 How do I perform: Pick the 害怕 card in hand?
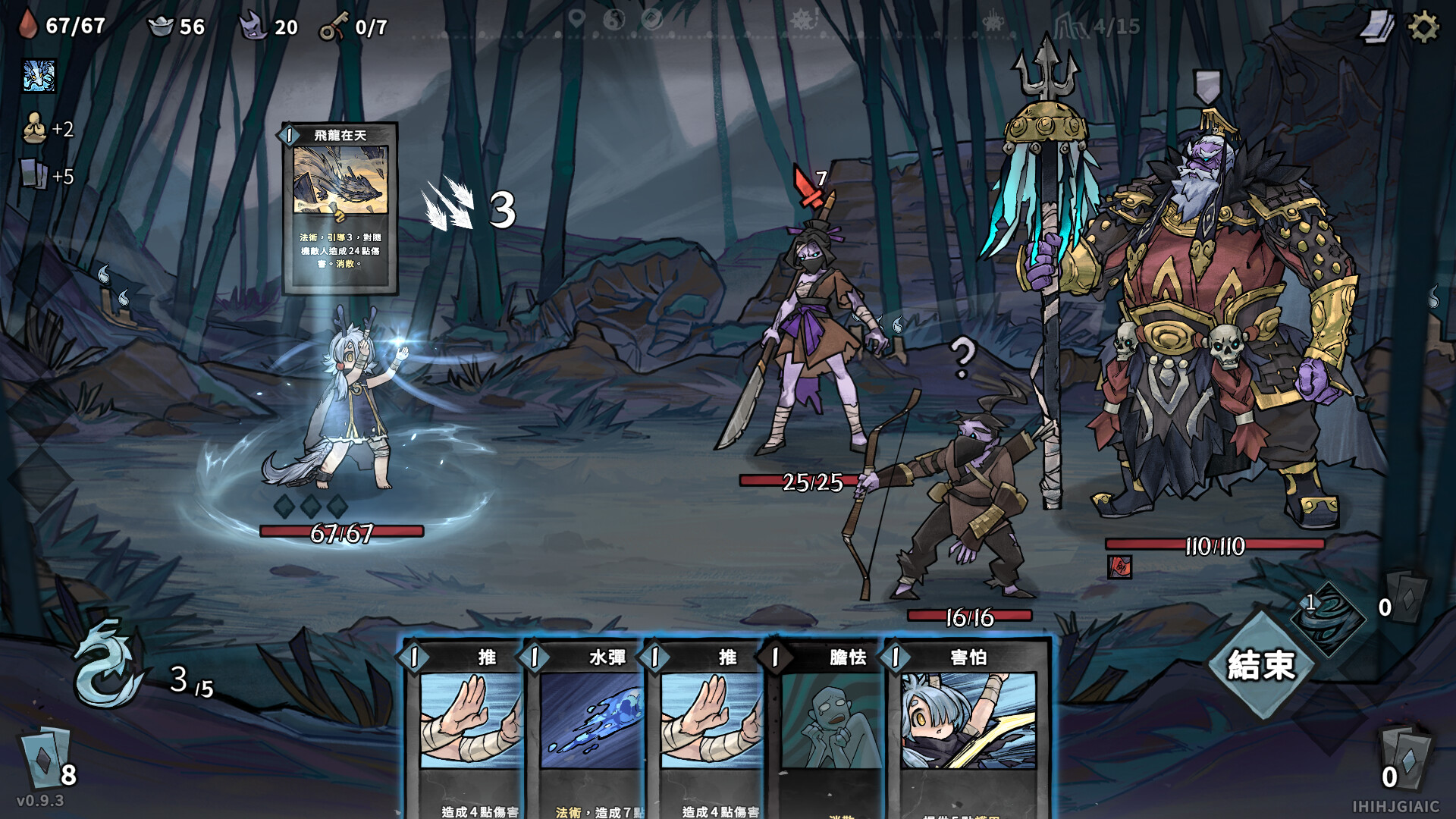point(968,728)
